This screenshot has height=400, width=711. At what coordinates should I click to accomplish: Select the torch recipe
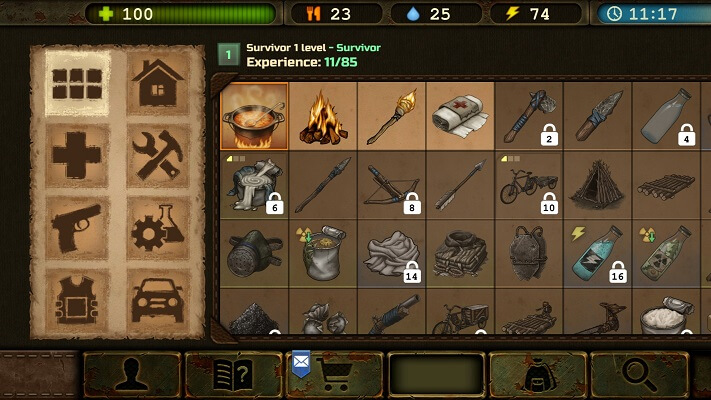tap(391, 115)
